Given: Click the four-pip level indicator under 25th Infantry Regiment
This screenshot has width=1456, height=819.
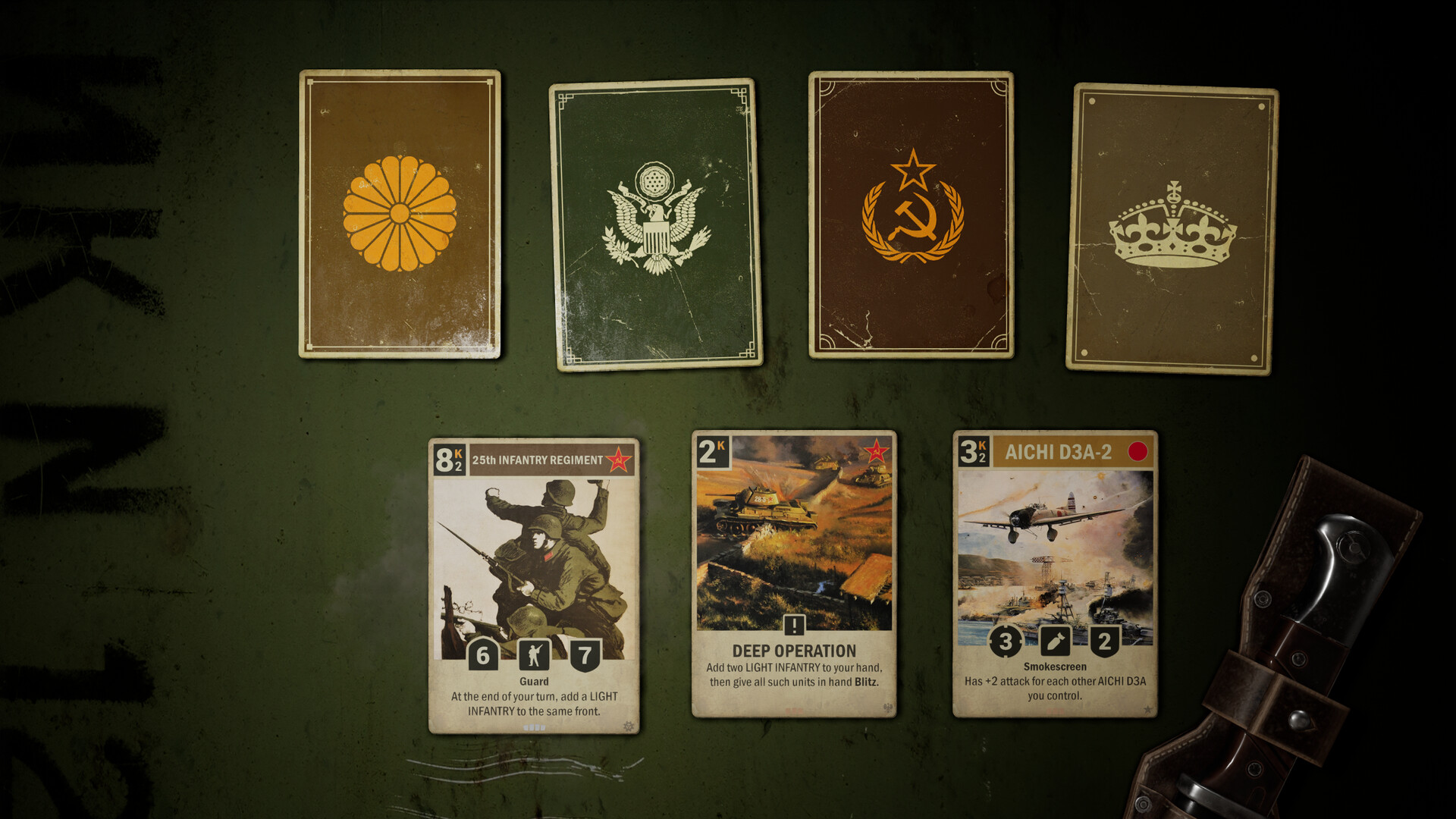Looking at the screenshot, I should [x=535, y=726].
